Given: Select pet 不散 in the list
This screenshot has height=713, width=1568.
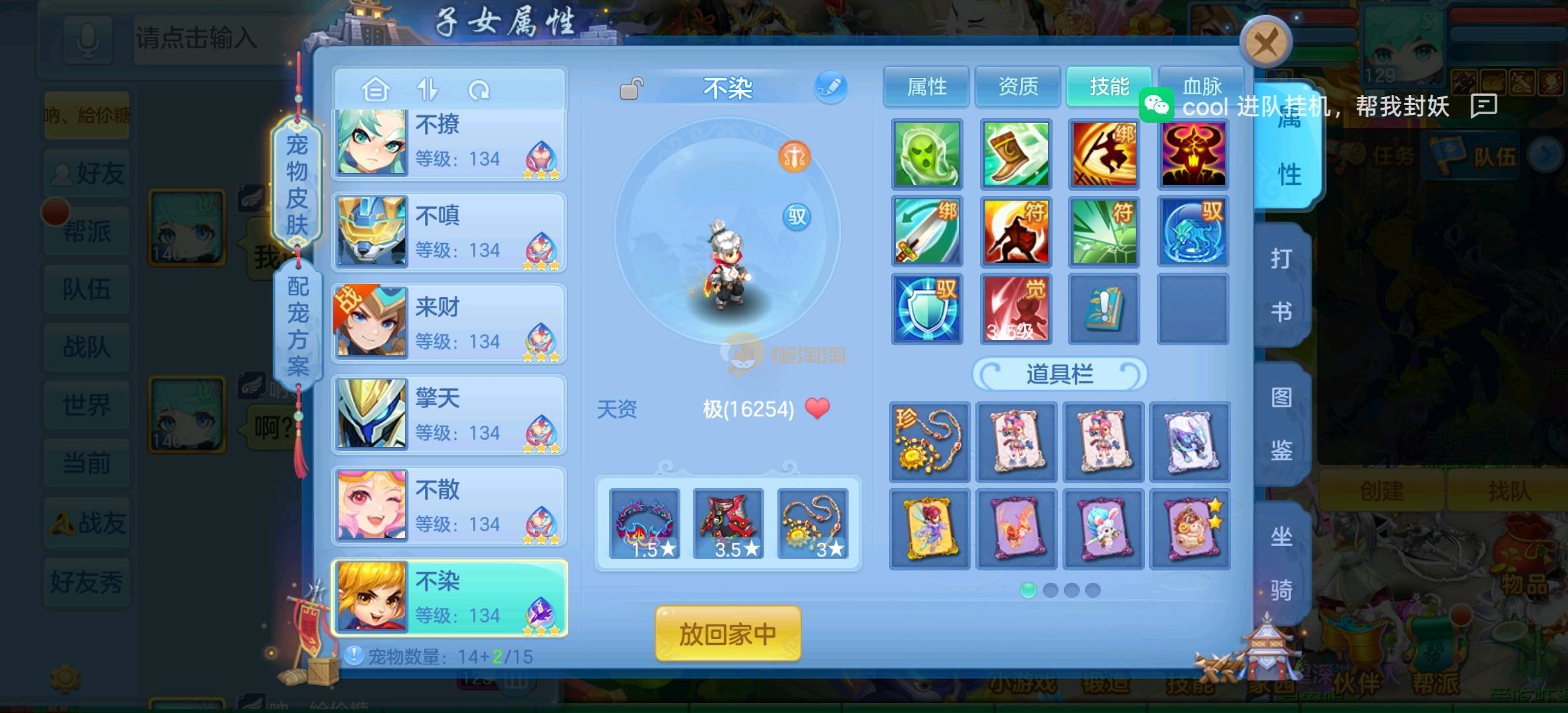Looking at the screenshot, I should point(449,506).
